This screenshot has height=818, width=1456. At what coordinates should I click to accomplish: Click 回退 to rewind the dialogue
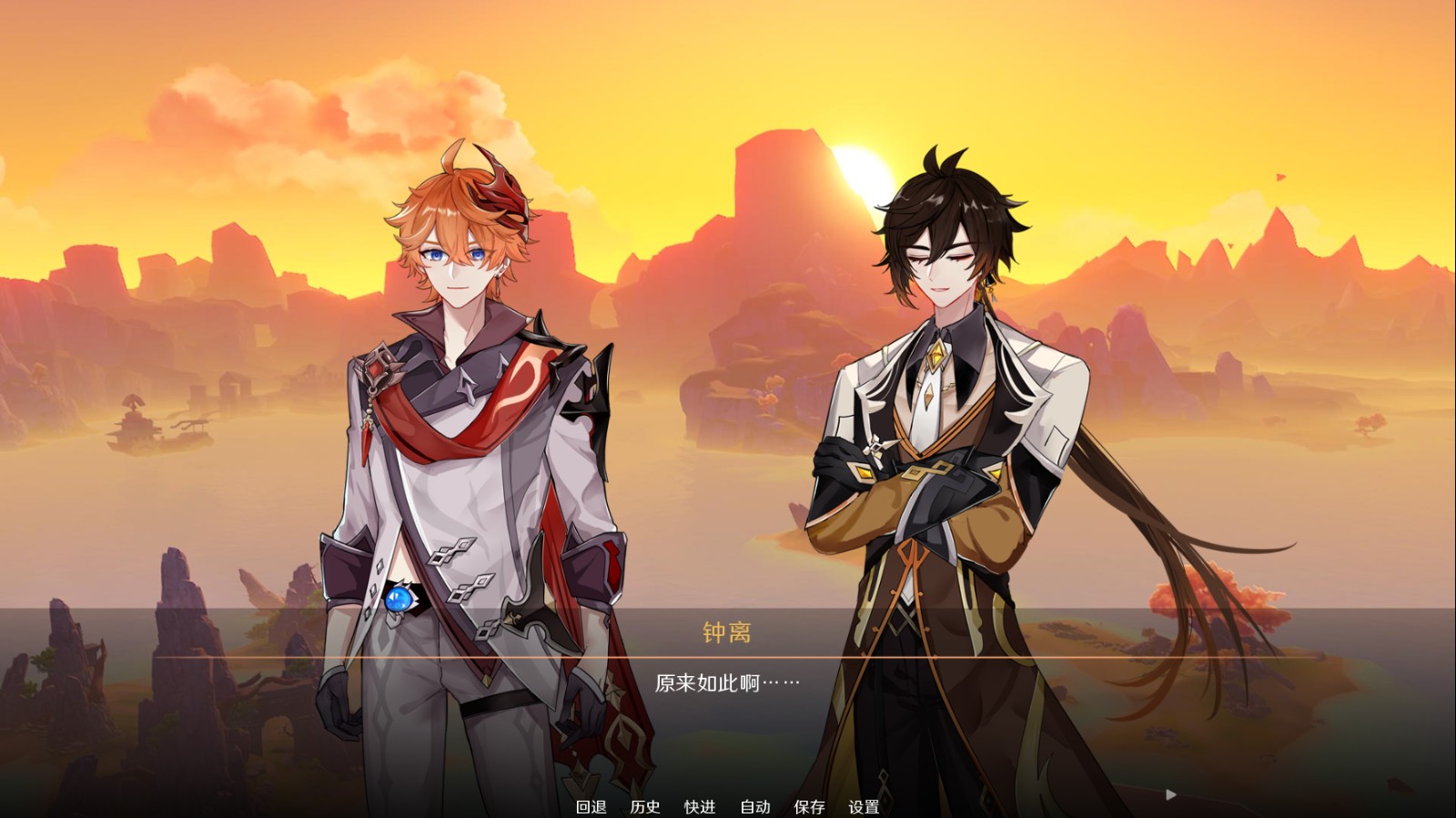click(592, 806)
